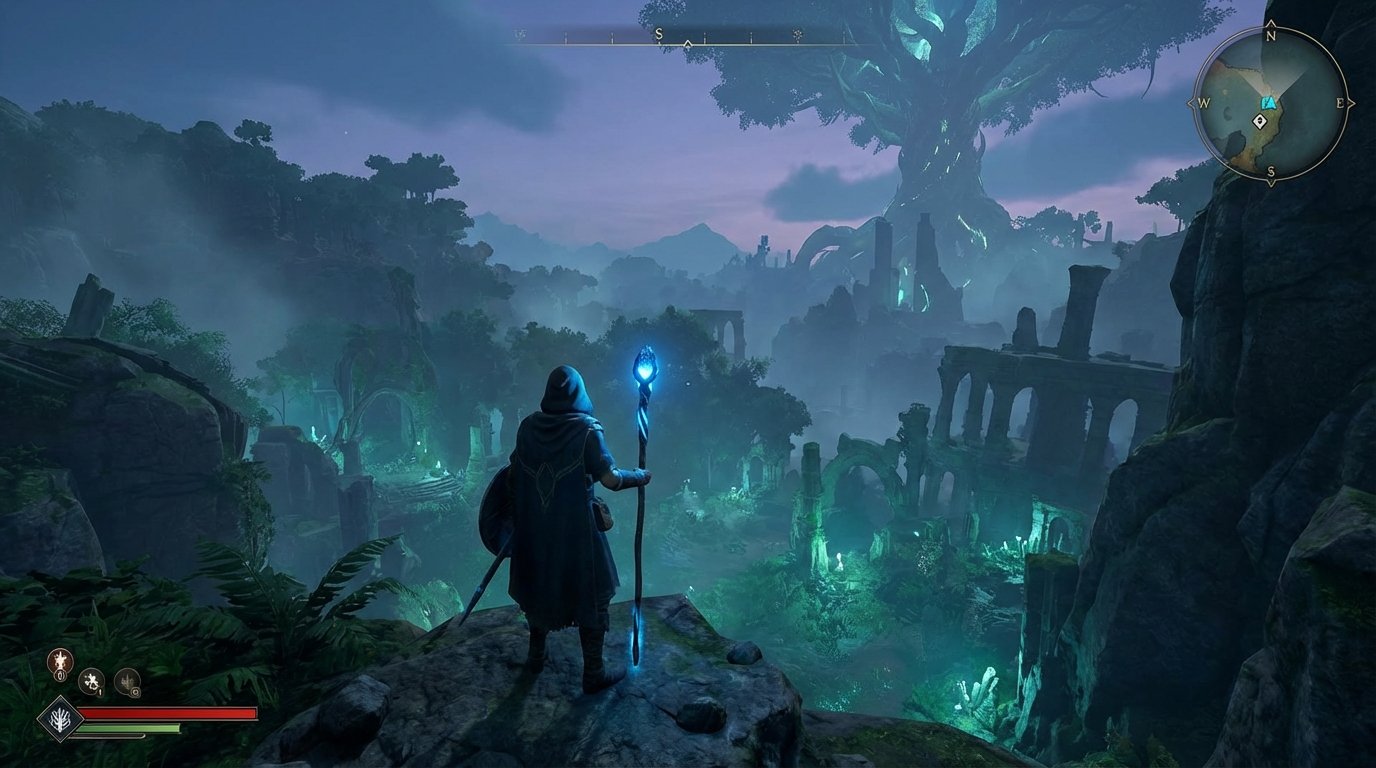Select the leaf consumable slot icon
Screen dimensions: 1376x768
coord(127,681)
